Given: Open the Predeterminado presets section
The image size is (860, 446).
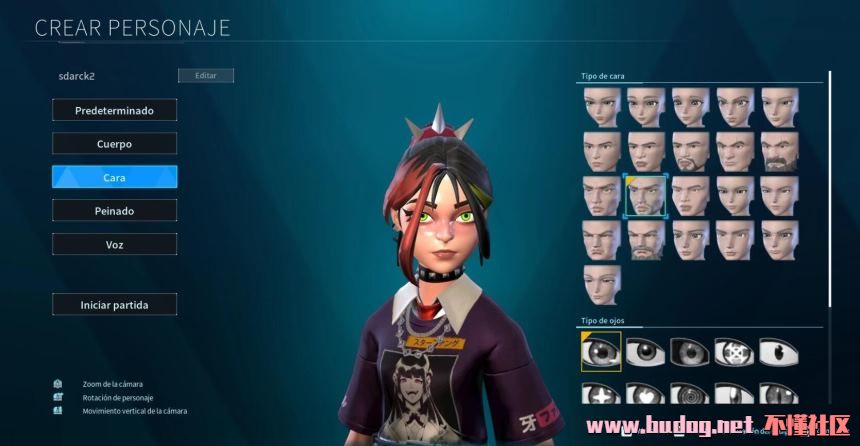Looking at the screenshot, I should coord(114,110).
